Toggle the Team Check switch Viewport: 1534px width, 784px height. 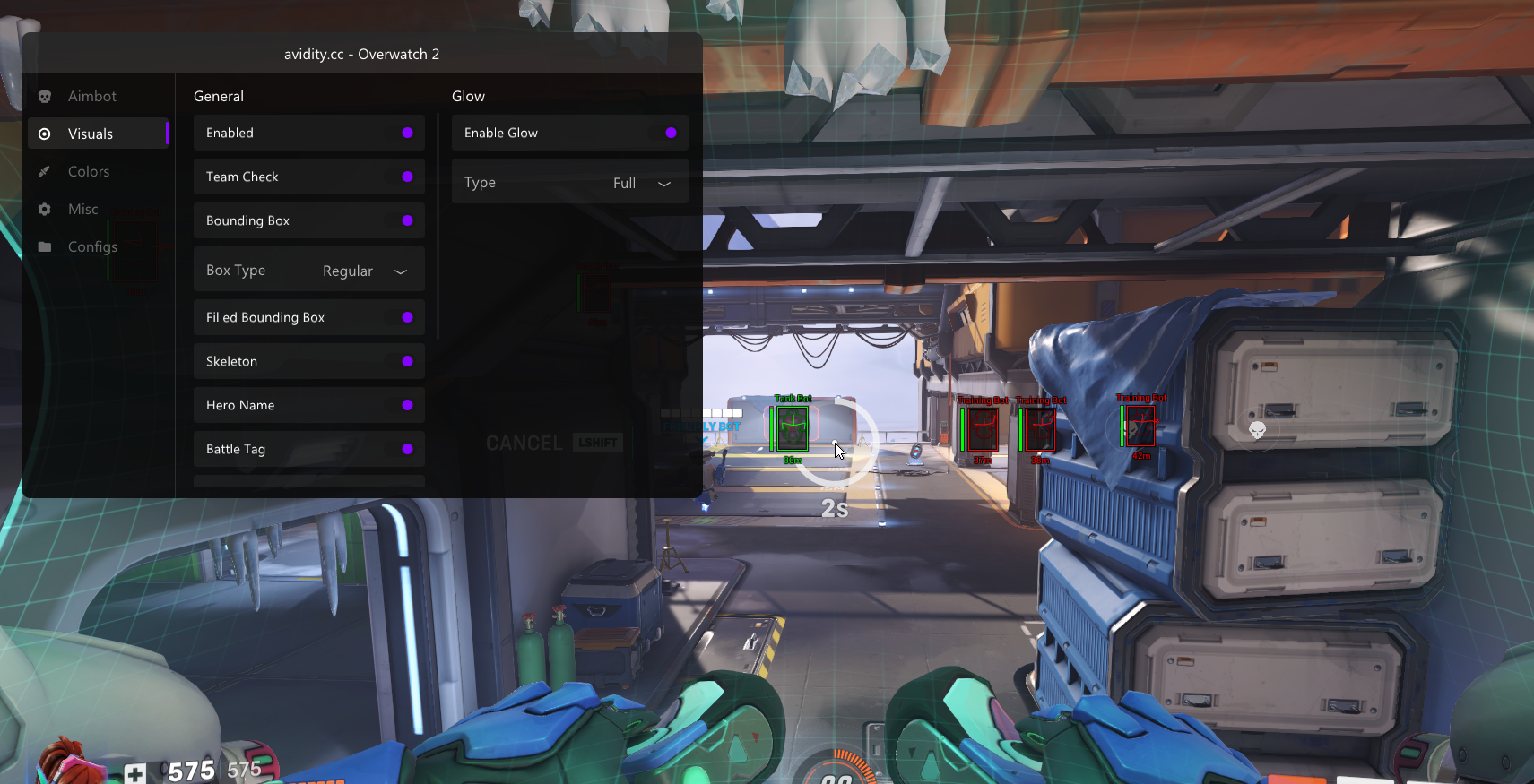(406, 177)
